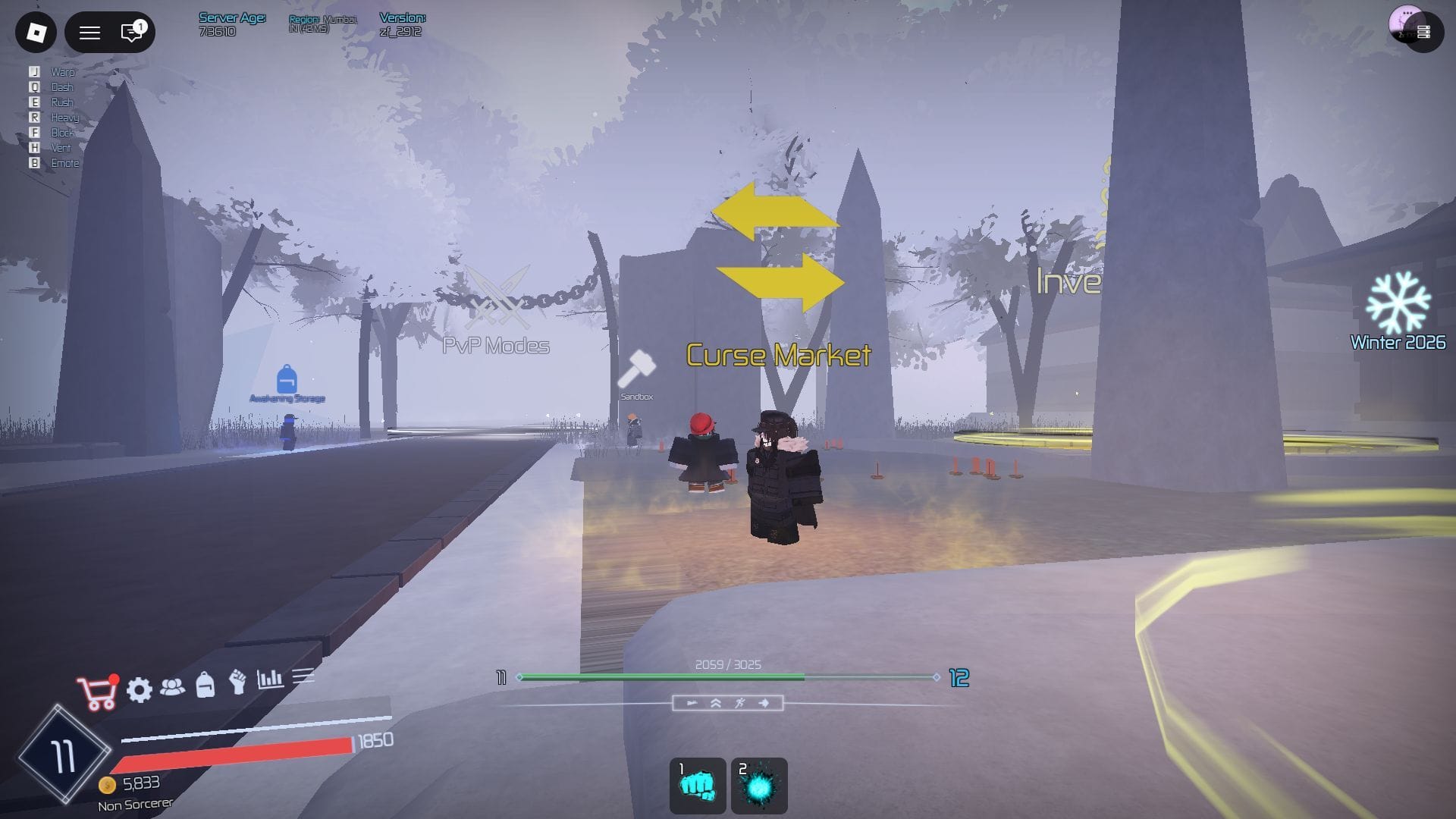The width and height of the screenshot is (1456, 819).
Task: Select the fist ability in slot 1
Action: point(698,786)
